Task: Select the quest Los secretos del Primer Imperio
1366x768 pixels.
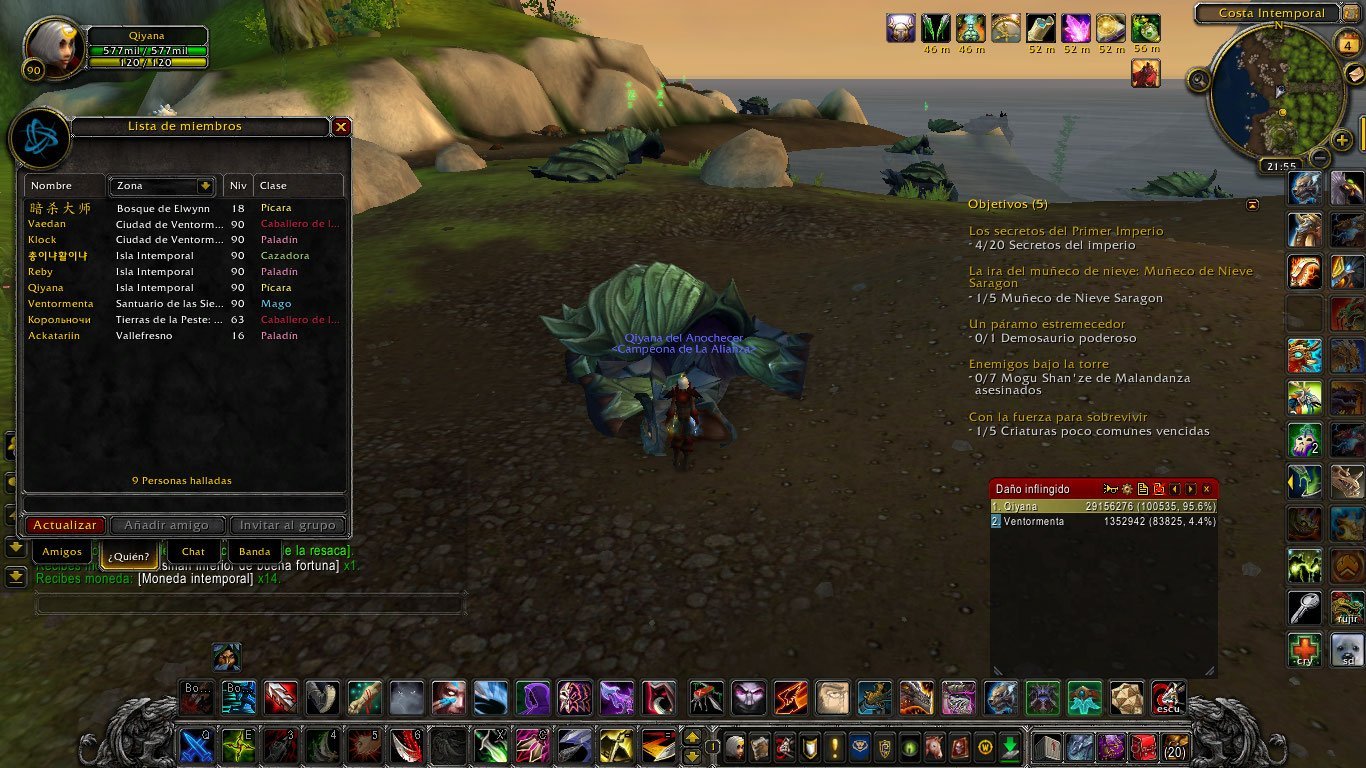Action: point(1066,231)
